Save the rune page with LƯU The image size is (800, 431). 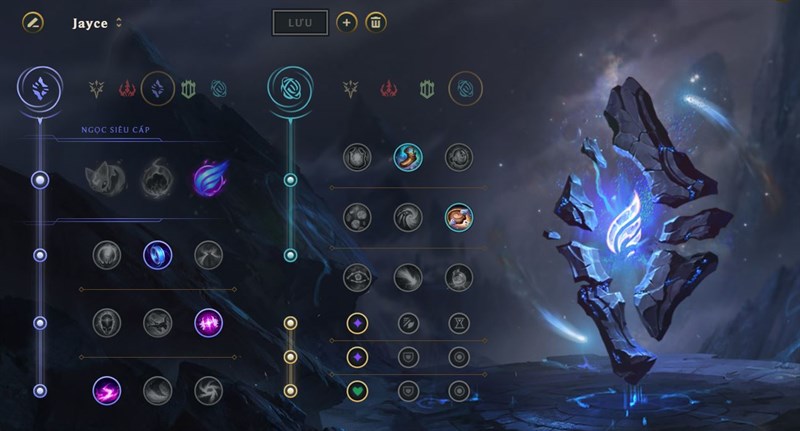300,22
